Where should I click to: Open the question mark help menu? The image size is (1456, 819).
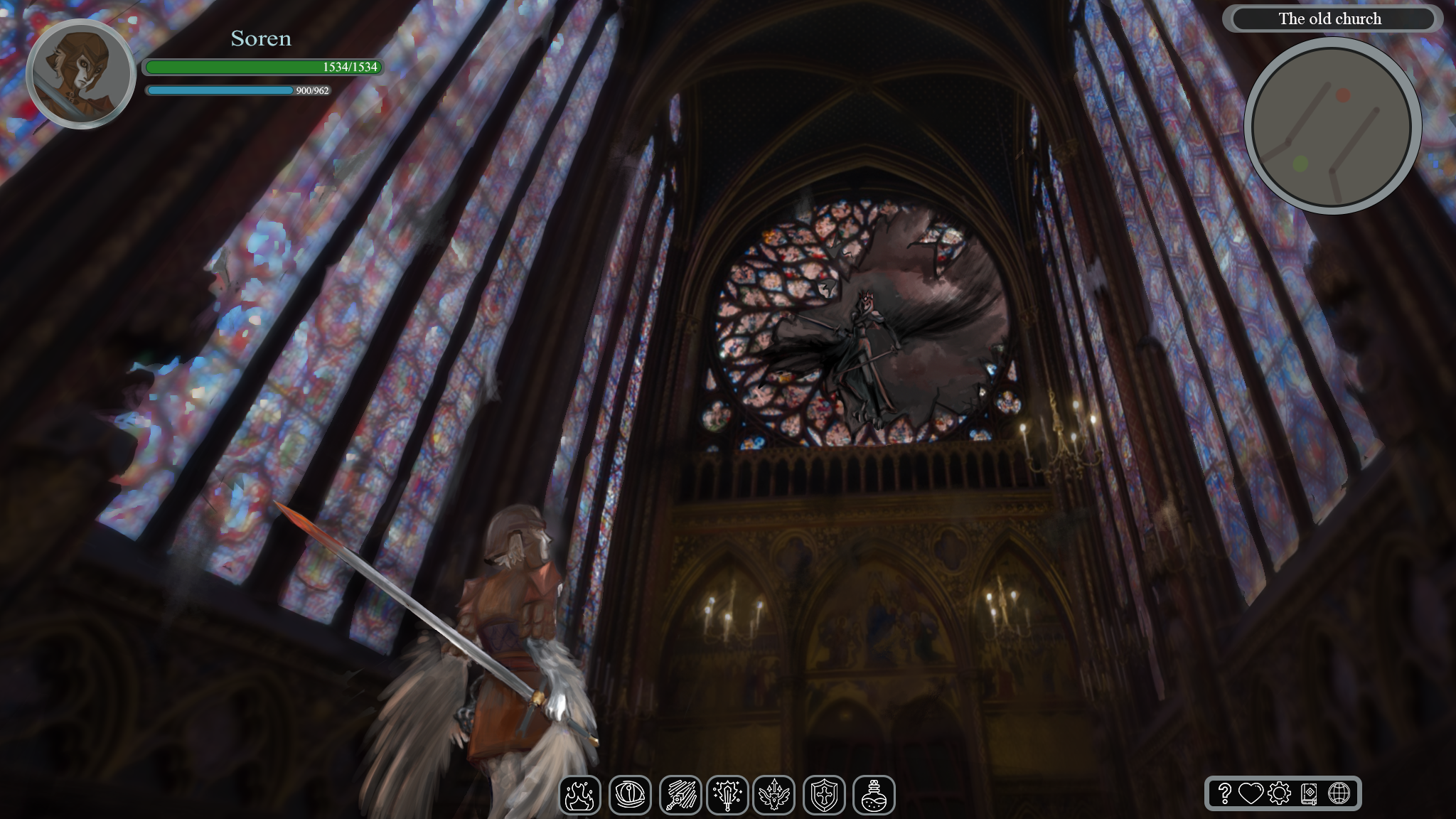click(x=1224, y=793)
